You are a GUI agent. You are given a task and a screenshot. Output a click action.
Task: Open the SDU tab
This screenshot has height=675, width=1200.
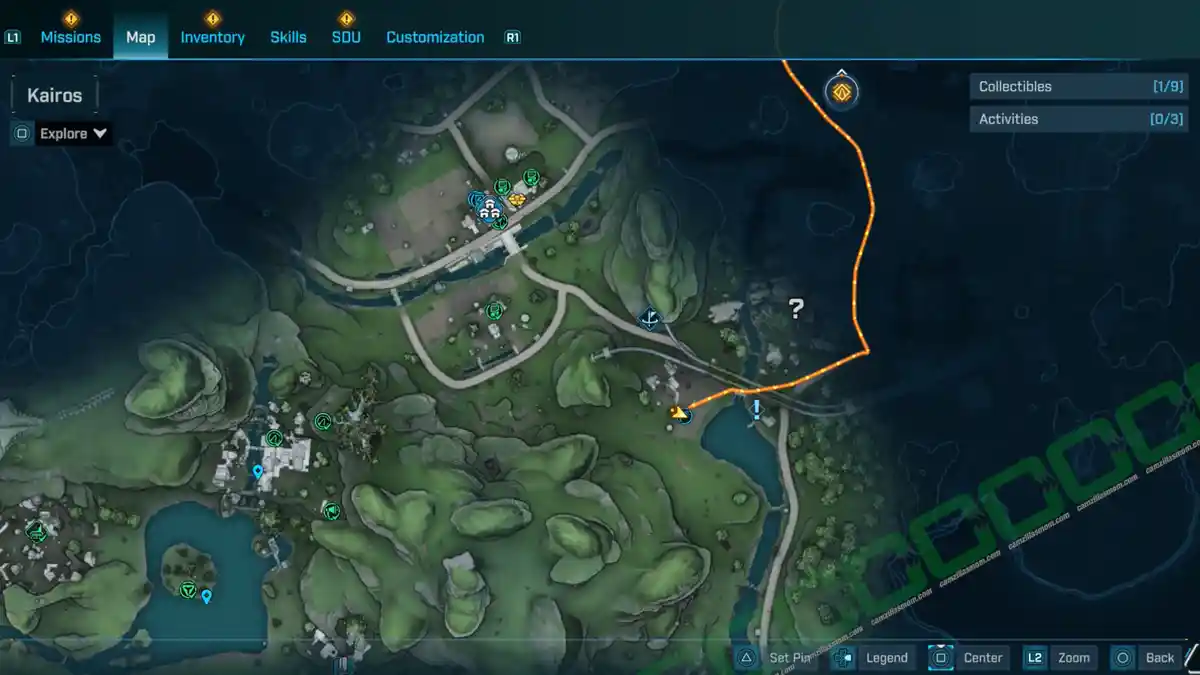[x=346, y=37]
